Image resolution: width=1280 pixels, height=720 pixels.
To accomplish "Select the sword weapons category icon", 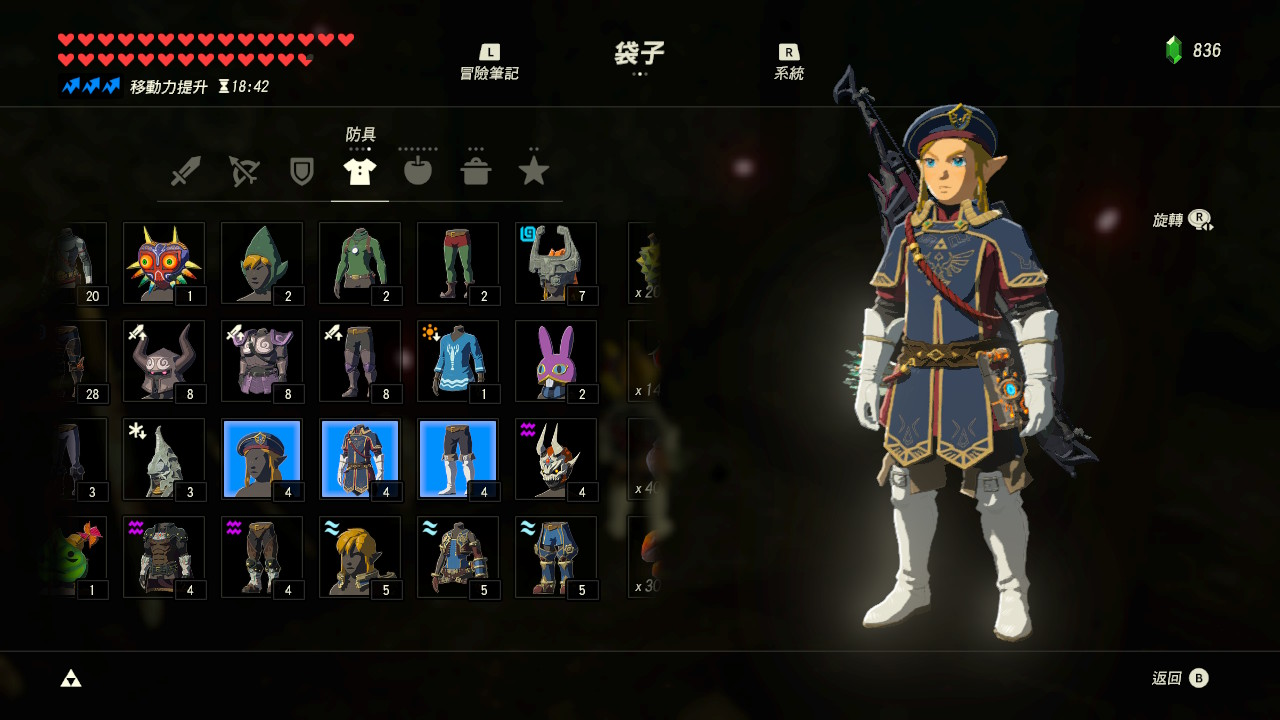I will (185, 170).
